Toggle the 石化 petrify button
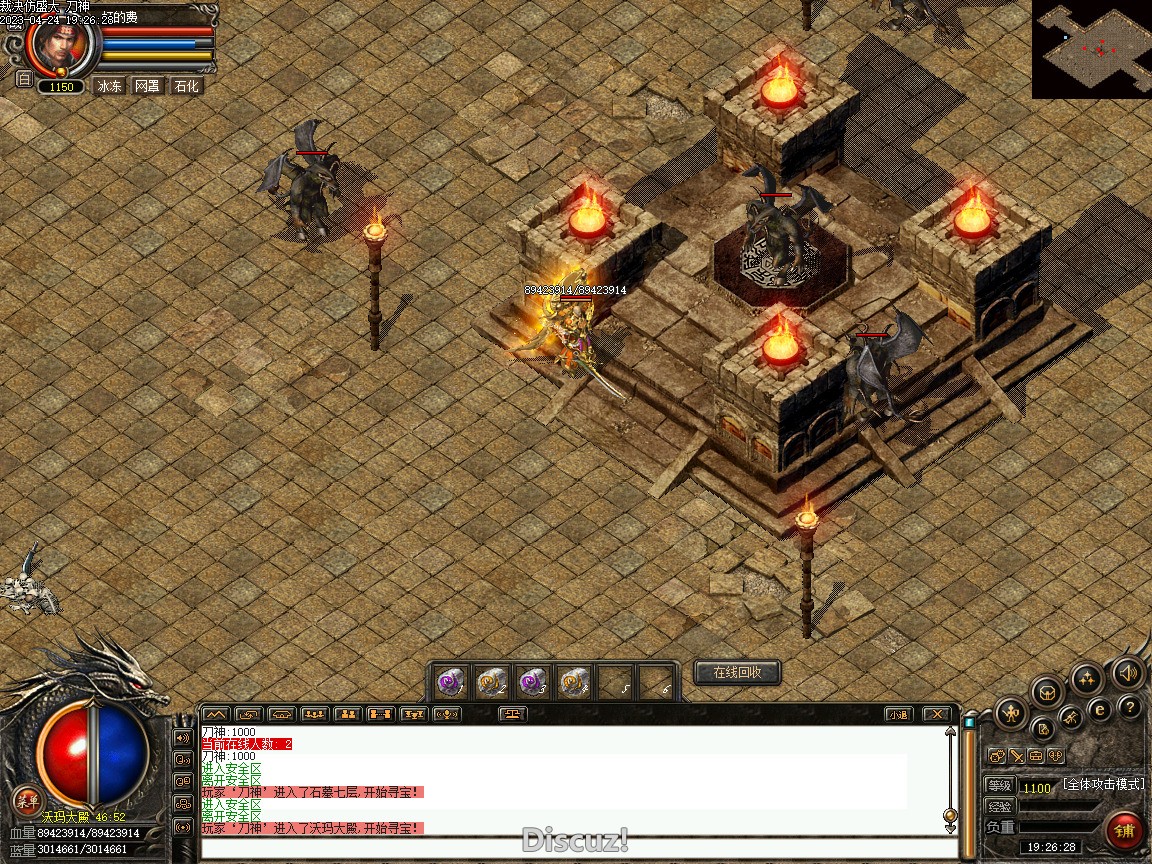The height and width of the screenshot is (864, 1152). pyautogui.click(x=186, y=86)
